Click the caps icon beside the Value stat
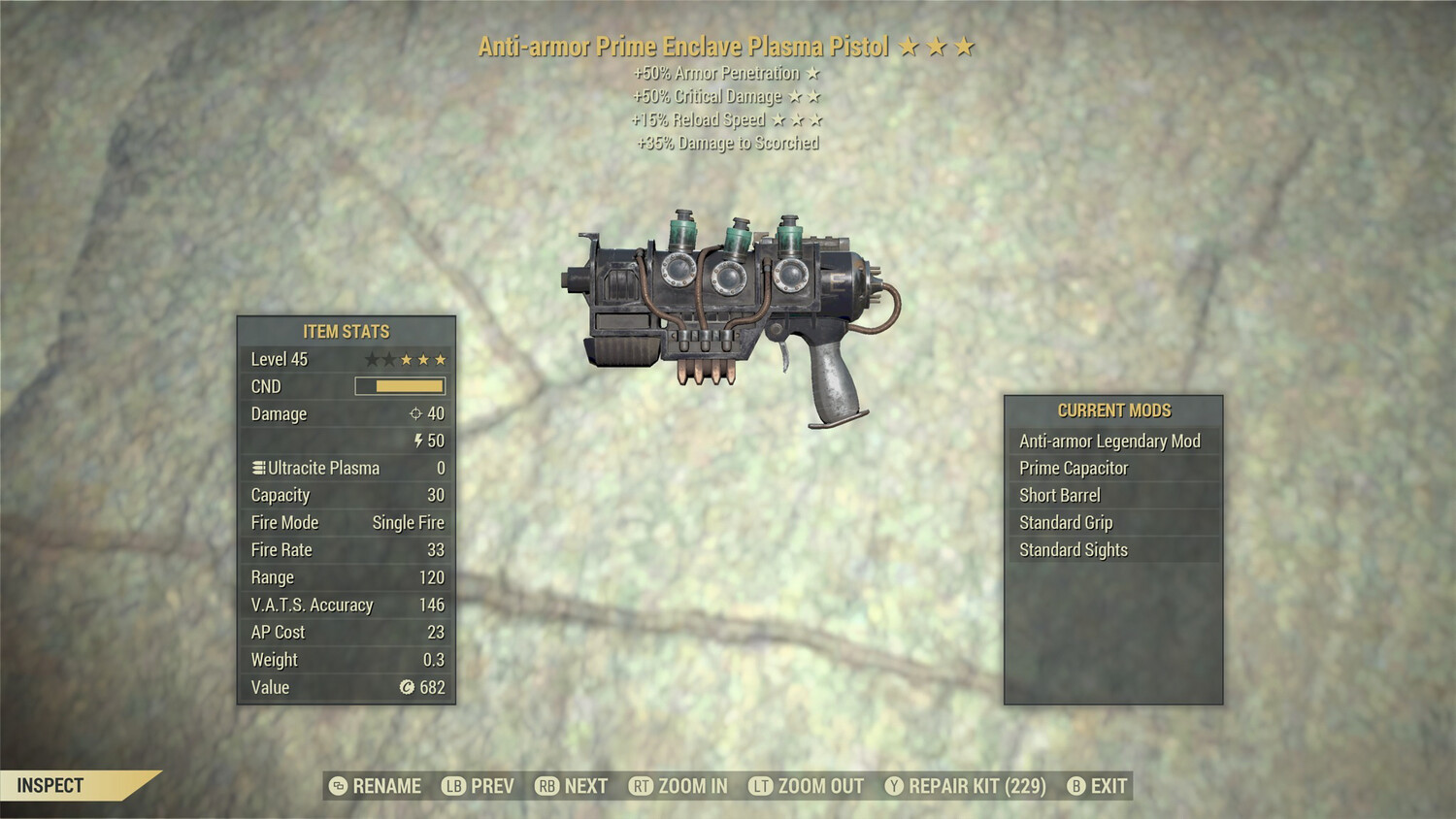Image resolution: width=1456 pixels, height=819 pixels. 408,688
